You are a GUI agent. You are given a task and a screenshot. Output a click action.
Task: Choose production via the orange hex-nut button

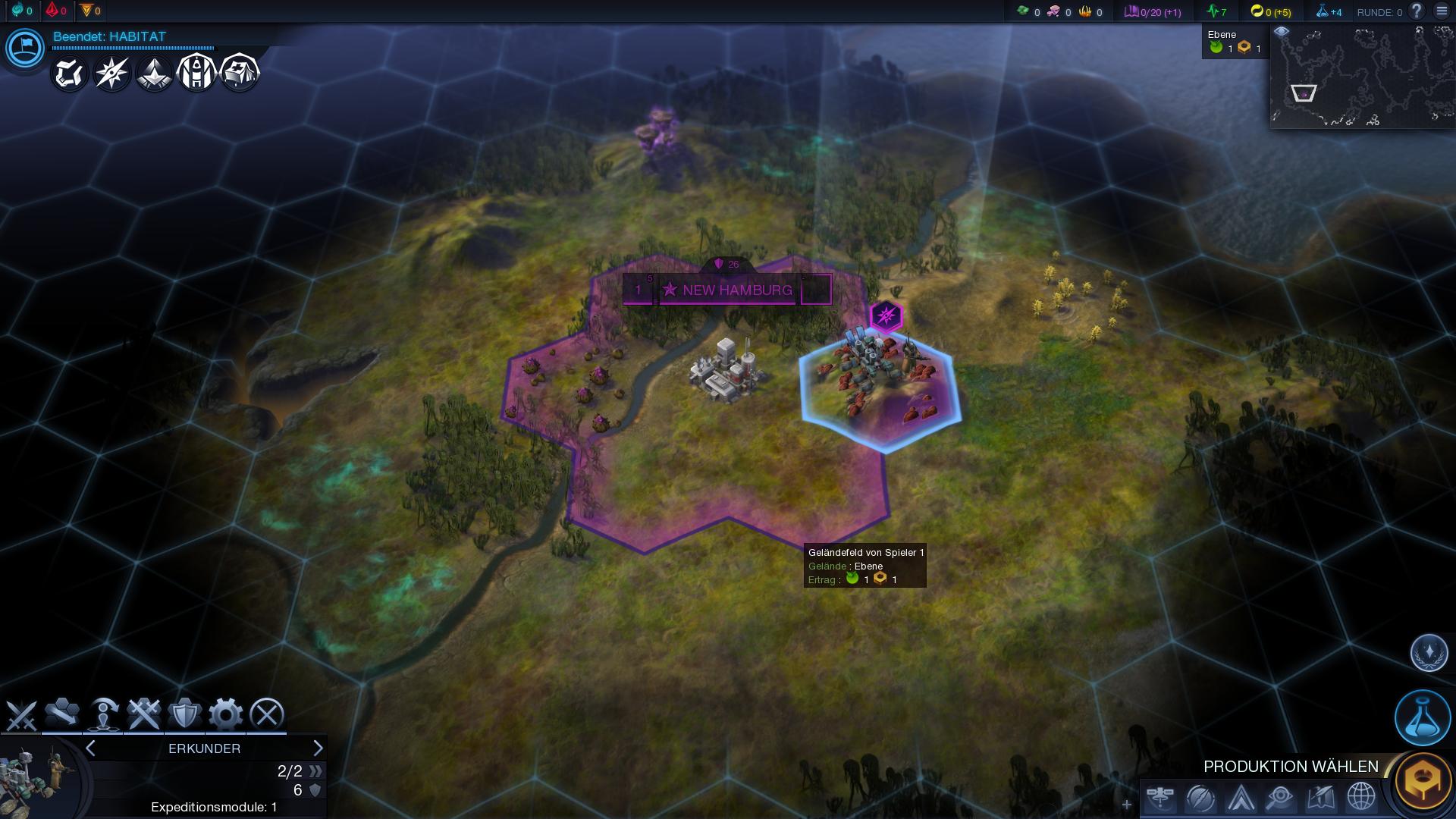coord(1423,781)
